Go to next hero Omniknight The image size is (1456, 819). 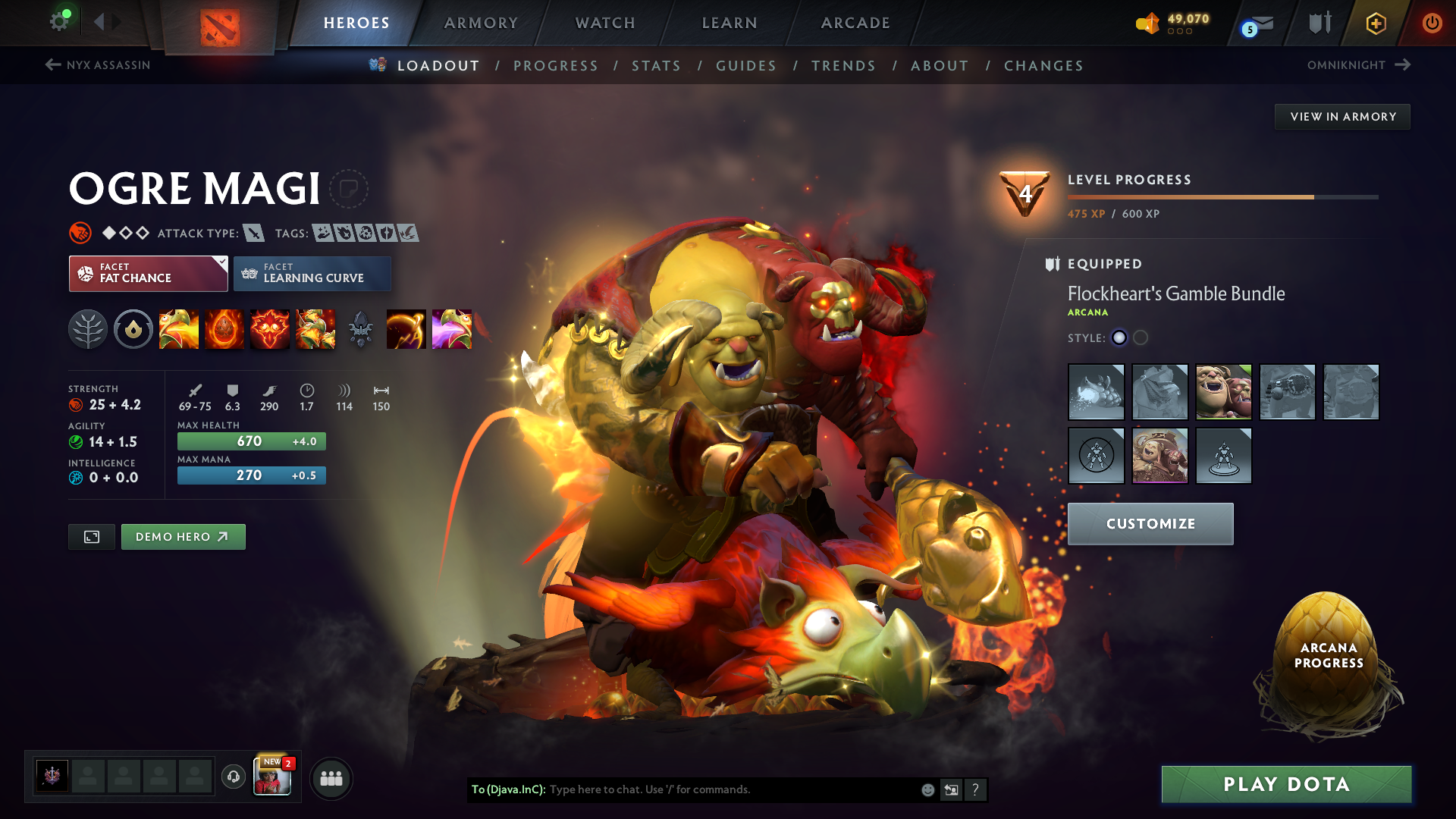pos(1357,65)
